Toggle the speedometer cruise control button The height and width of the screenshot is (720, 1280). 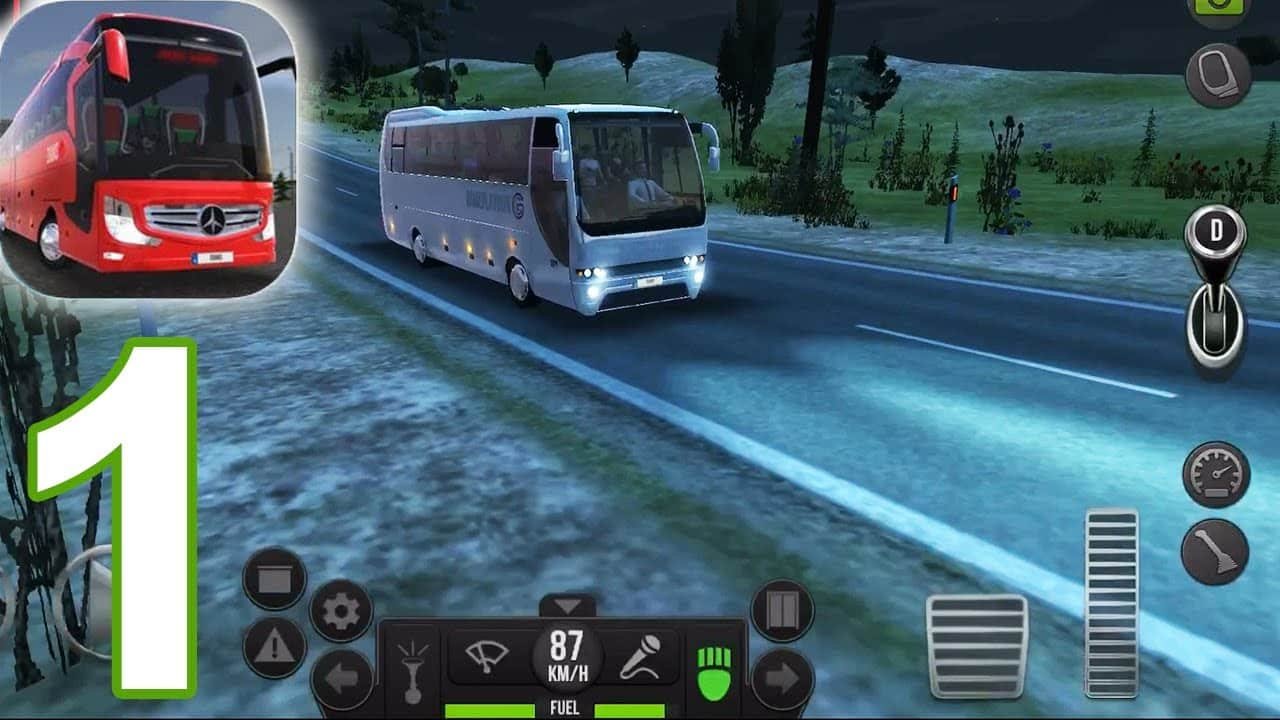(x=1215, y=474)
